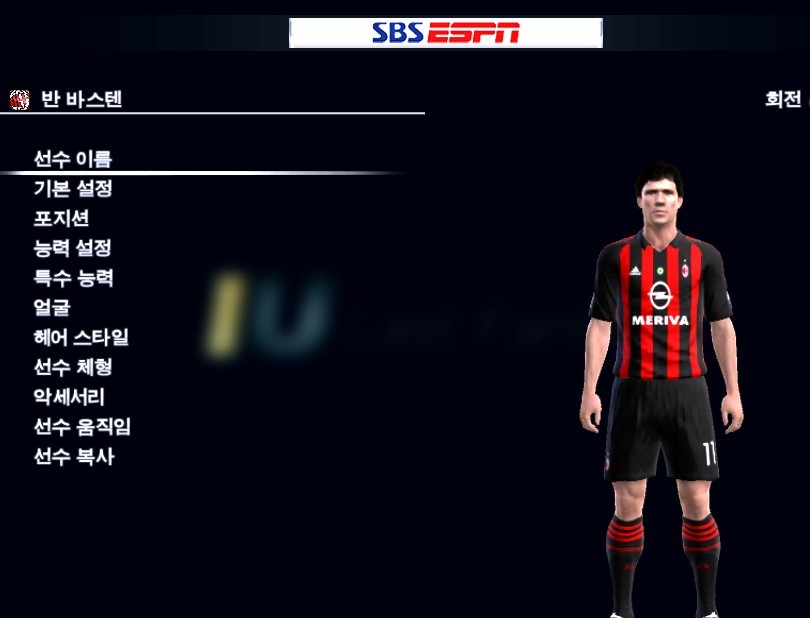The image size is (810, 618).
Task: Click the 회전 rotate label
Action: click(x=783, y=100)
